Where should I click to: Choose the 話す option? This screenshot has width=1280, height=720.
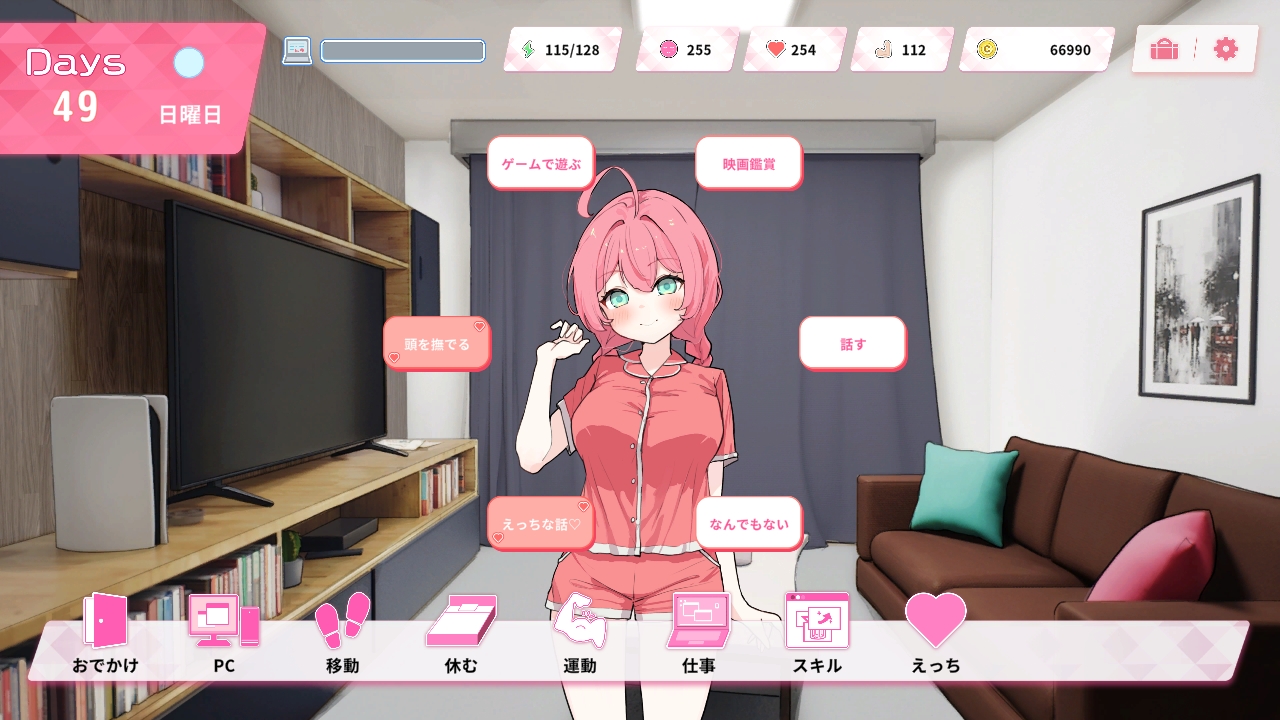tap(852, 343)
